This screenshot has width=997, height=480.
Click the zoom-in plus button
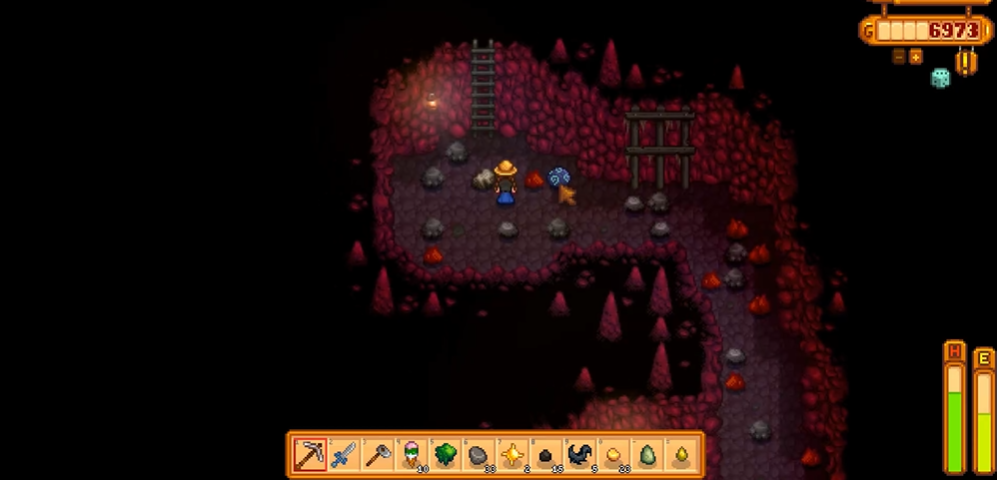915,57
